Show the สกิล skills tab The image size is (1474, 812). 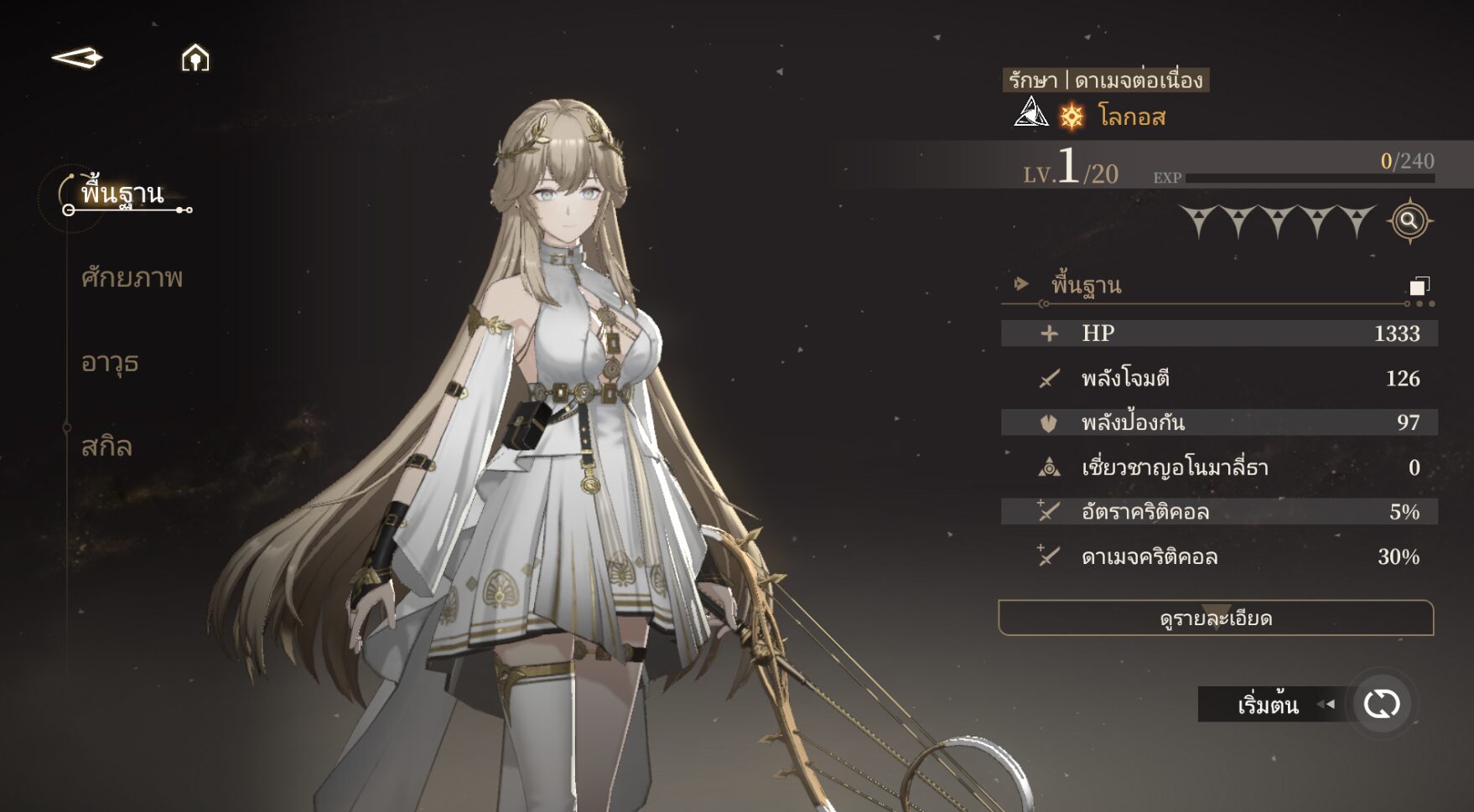(x=106, y=446)
